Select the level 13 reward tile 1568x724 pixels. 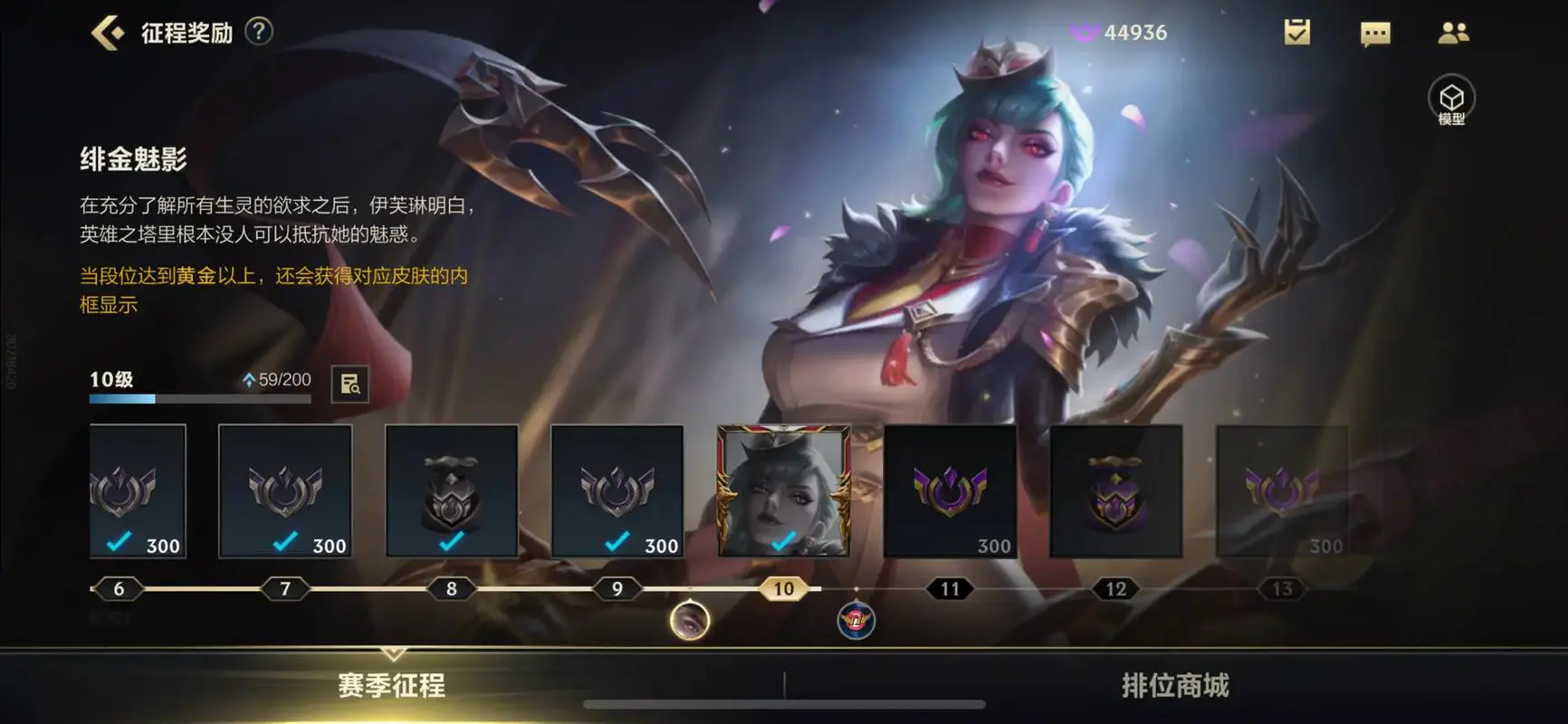pyautogui.click(x=1282, y=491)
